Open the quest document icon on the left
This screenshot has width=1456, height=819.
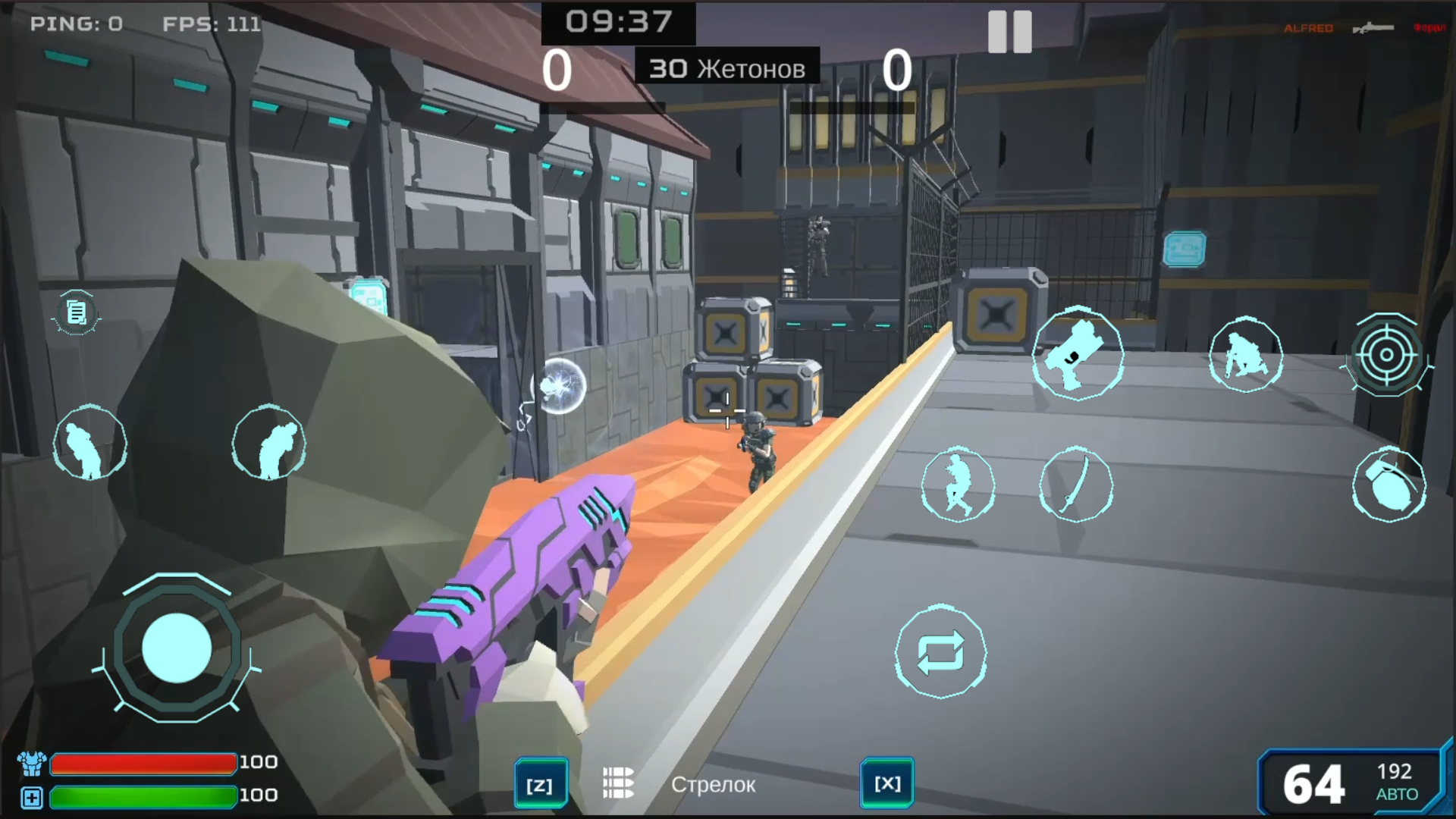[76, 312]
